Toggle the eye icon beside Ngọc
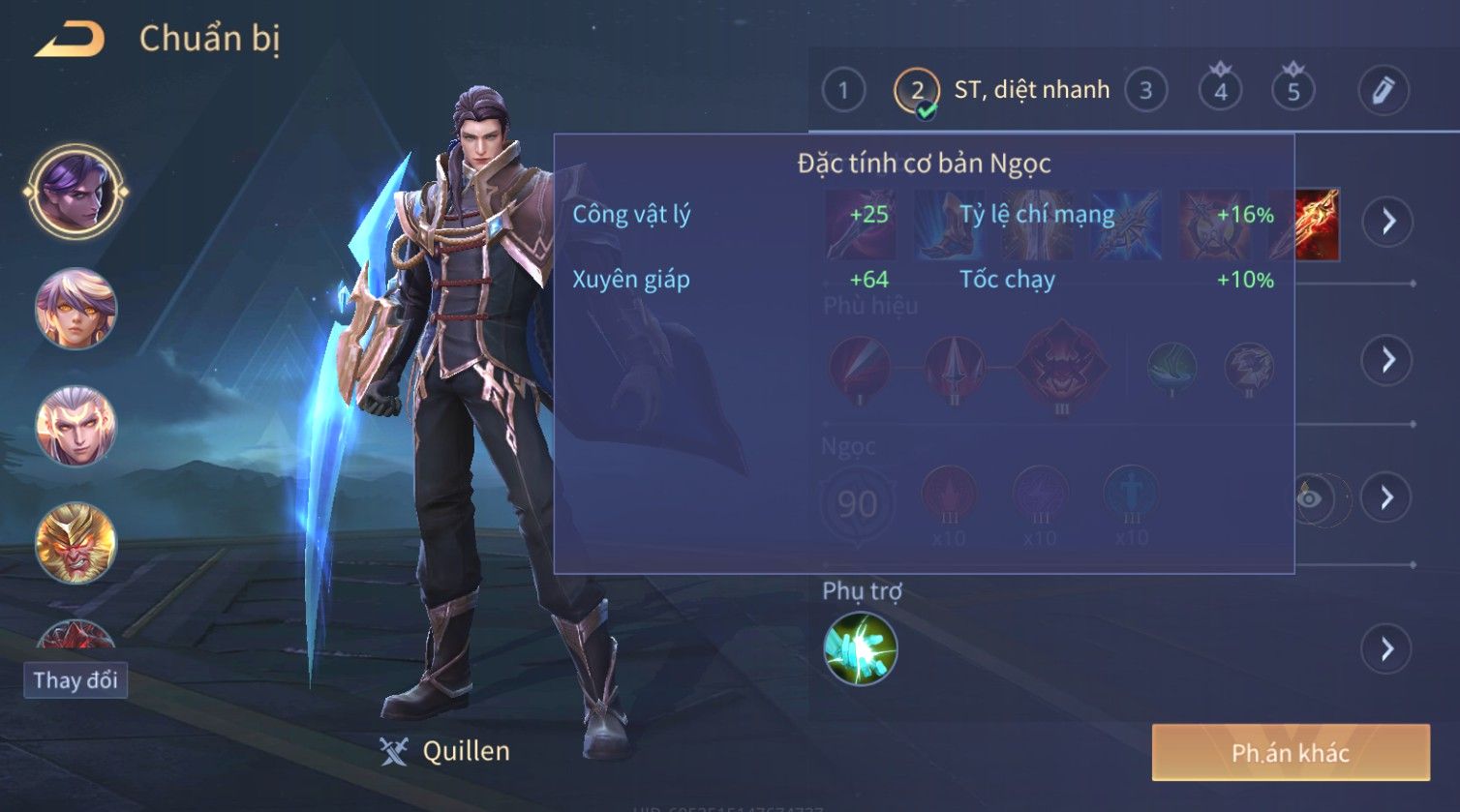The width and height of the screenshot is (1460, 812). [1309, 497]
